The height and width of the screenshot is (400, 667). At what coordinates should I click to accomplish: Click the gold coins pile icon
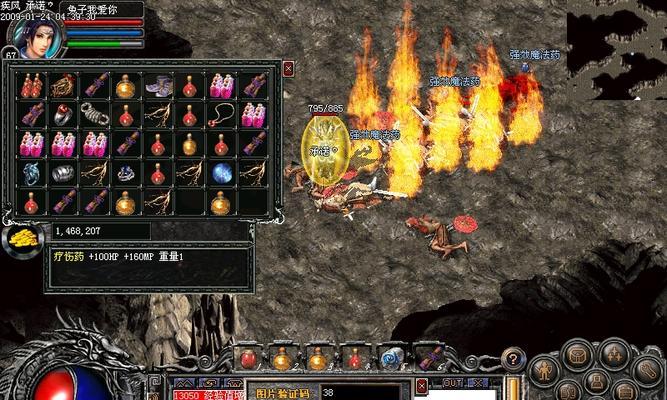[x=20, y=238]
